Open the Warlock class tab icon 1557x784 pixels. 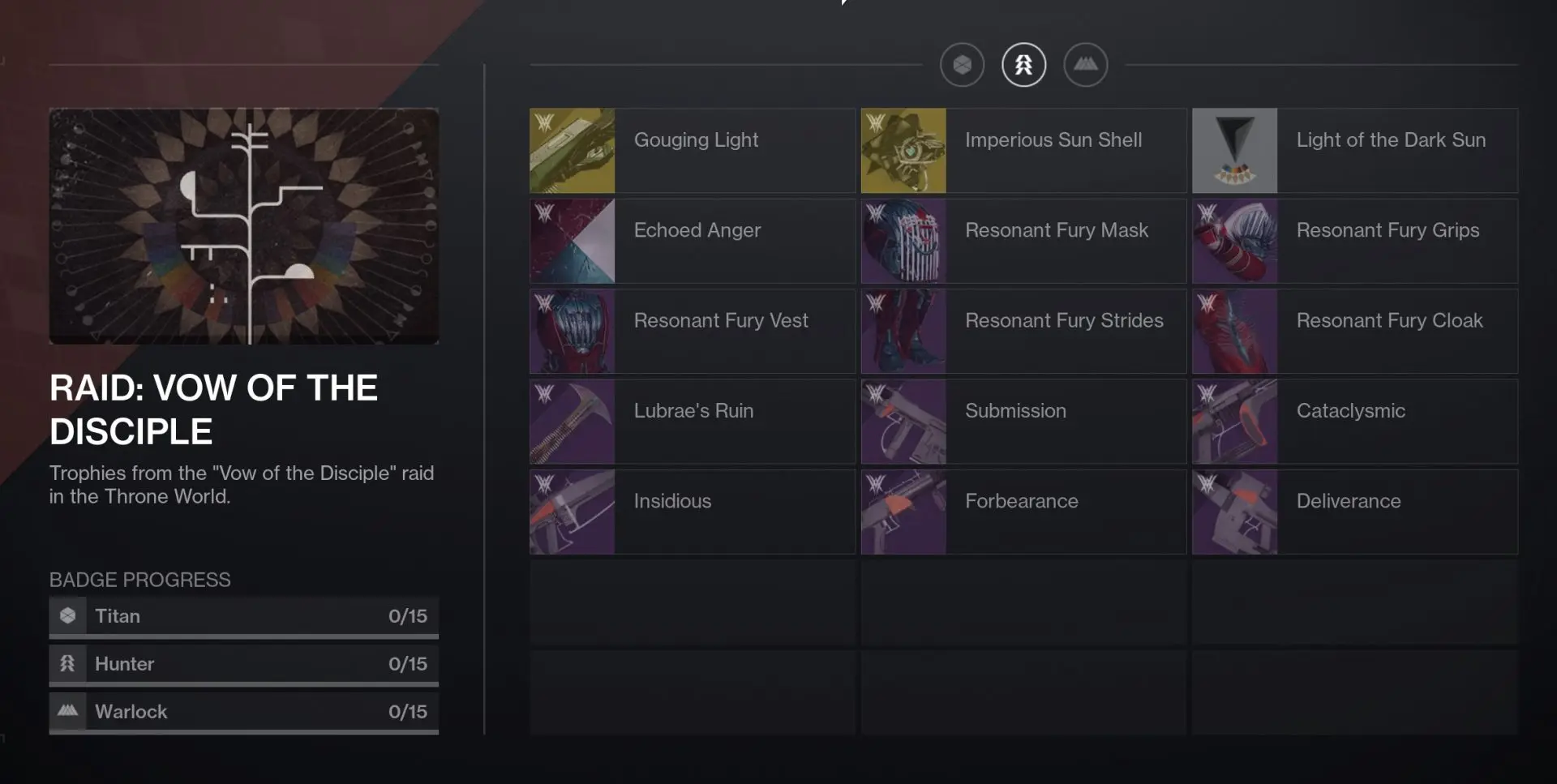[x=1086, y=64]
